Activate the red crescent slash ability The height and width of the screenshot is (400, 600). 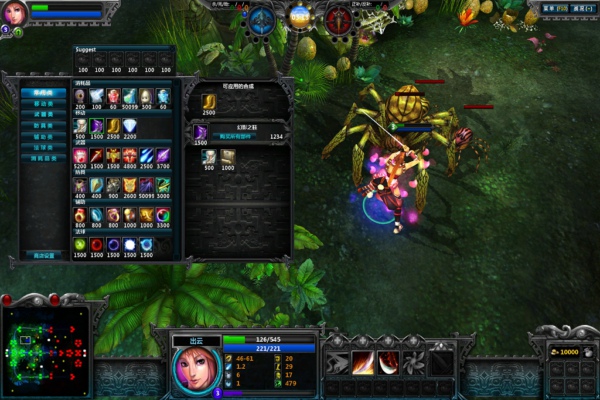click(388, 362)
